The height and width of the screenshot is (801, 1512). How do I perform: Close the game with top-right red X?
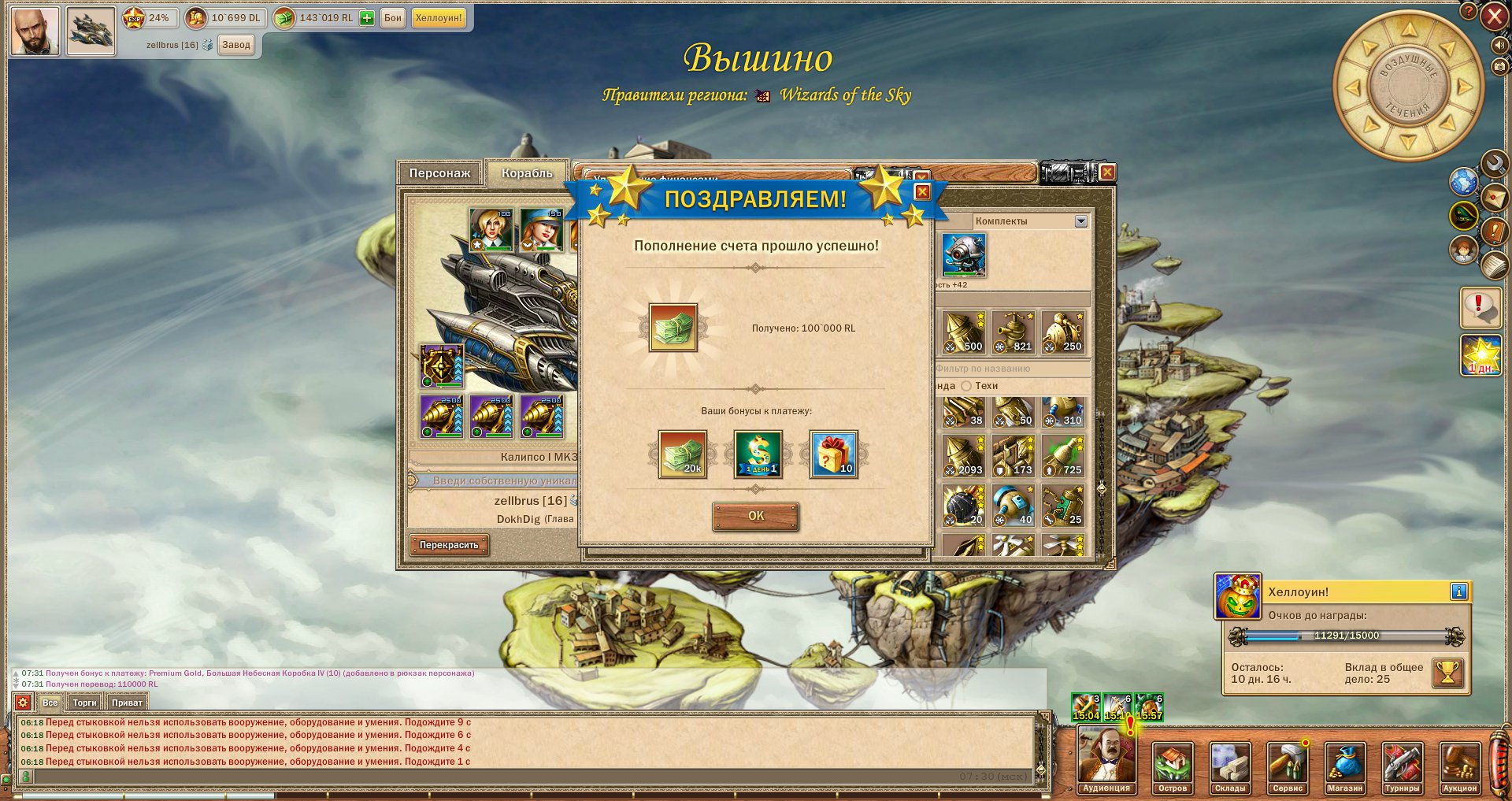[x=1494, y=17]
